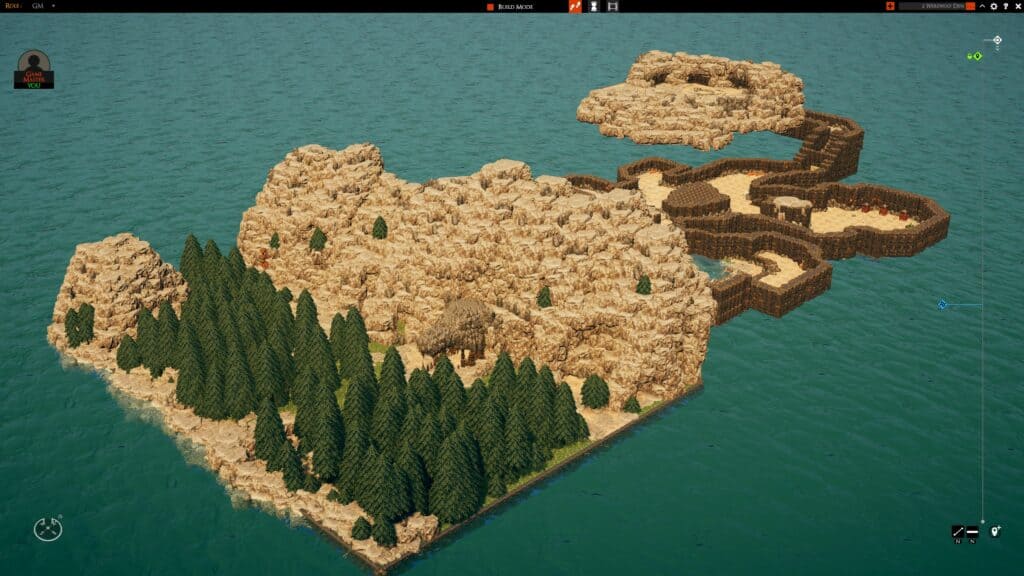This screenshot has width=1024, height=576.
Task: Switch to the hourglass mode icon
Action: [594, 6]
